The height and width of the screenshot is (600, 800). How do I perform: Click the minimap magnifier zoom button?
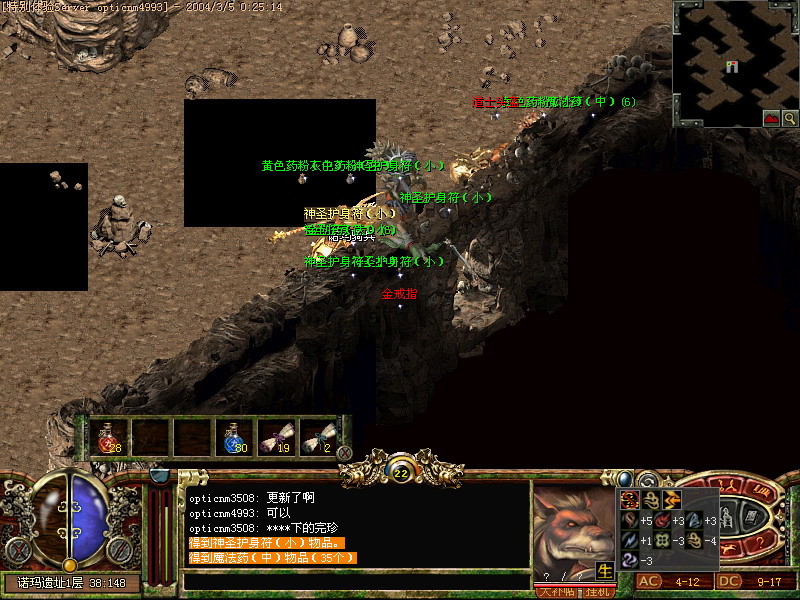[789, 118]
